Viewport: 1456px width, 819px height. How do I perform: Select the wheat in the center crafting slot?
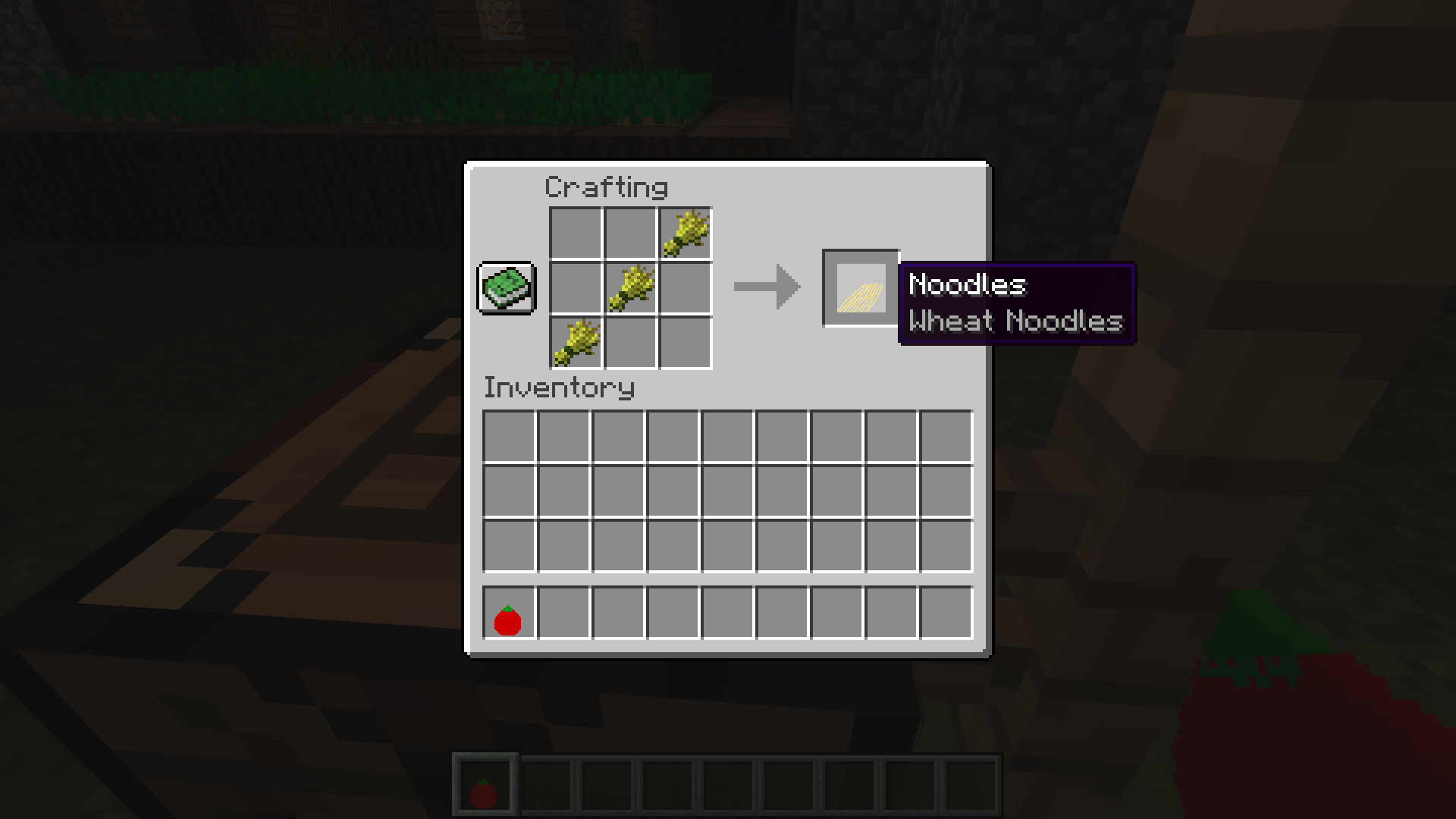click(x=630, y=288)
